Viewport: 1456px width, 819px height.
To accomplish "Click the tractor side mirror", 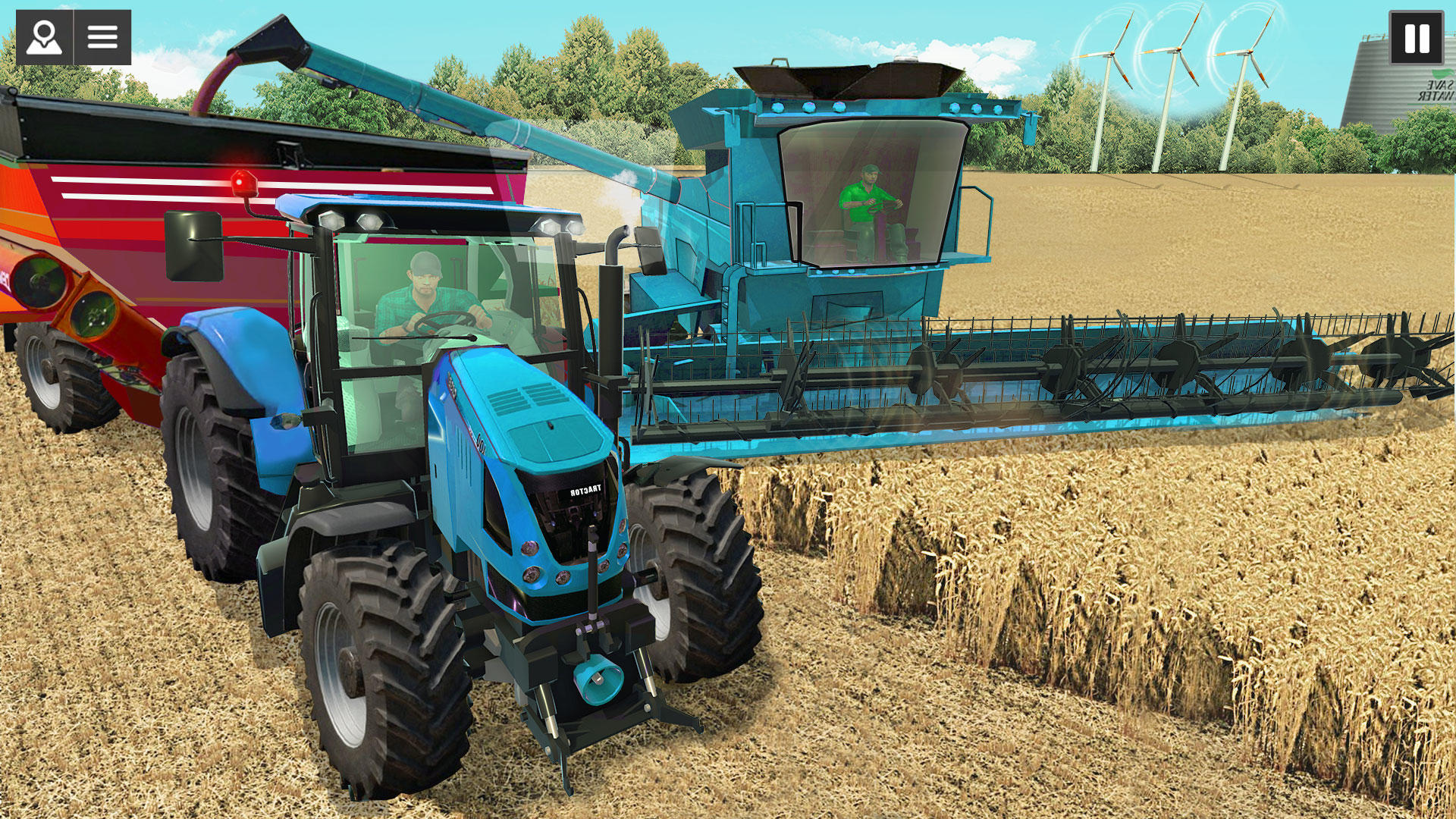I will click(x=196, y=246).
